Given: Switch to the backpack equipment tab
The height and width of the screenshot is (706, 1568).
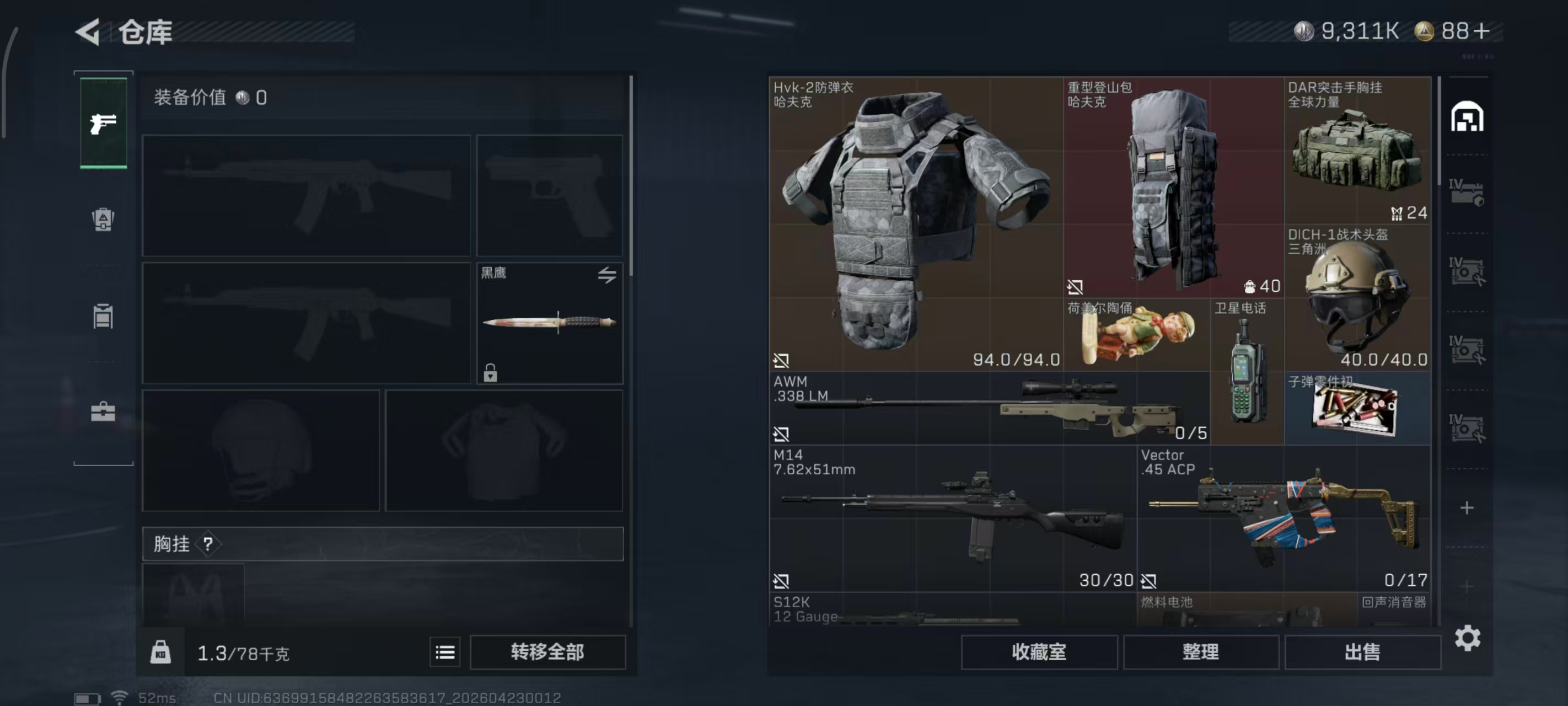Looking at the screenshot, I should coord(103,220).
